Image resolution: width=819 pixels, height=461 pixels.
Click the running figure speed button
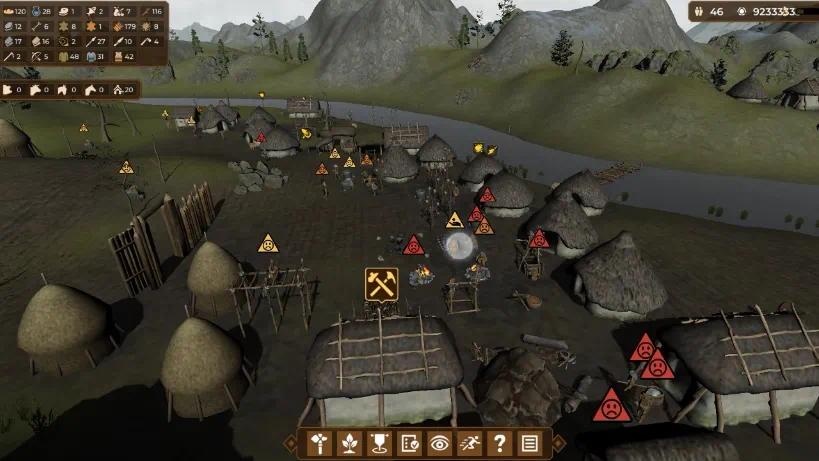point(469,442)
